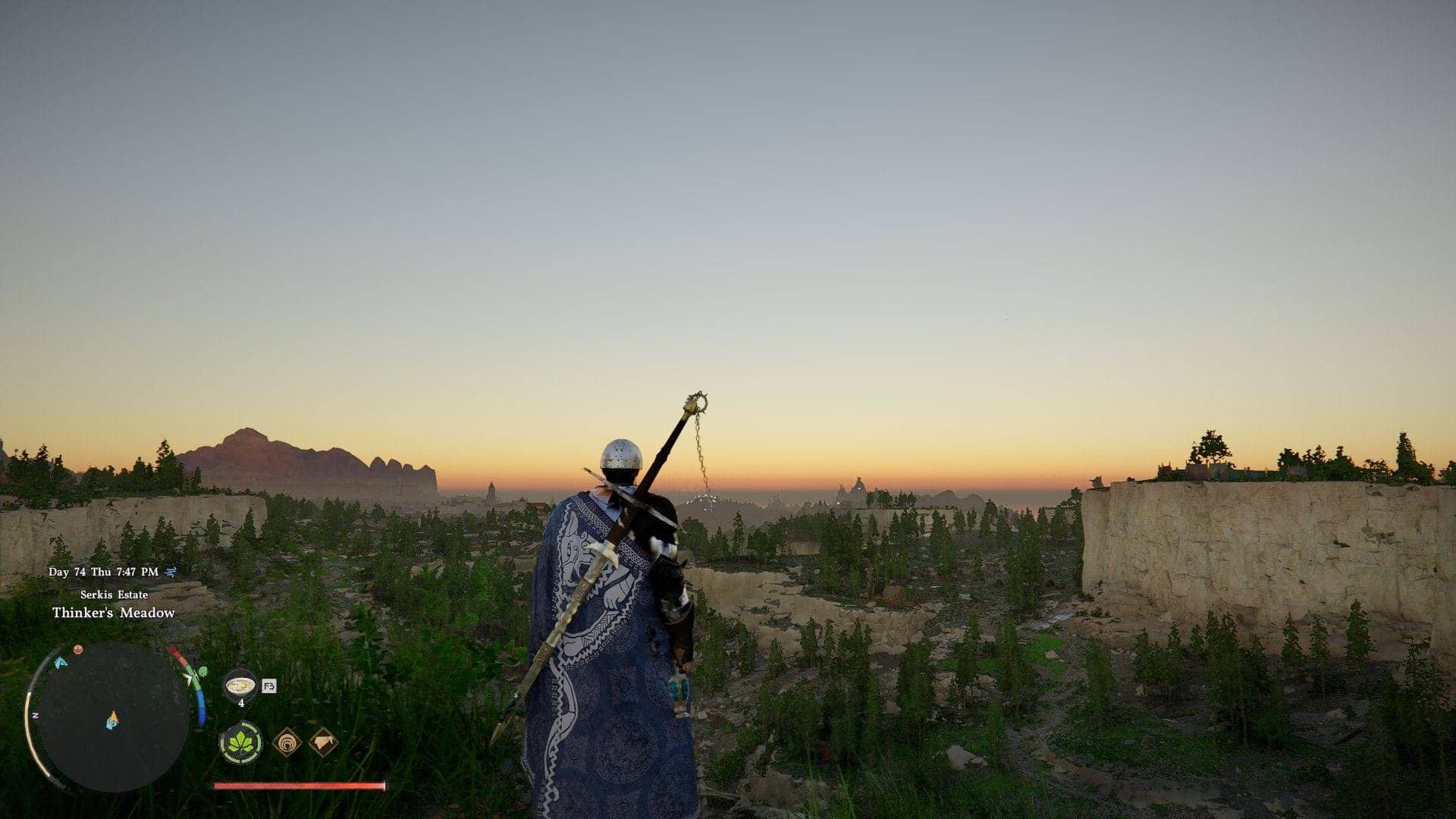This screenshot has width=1456, height=819.
Task: Expand the Serkis Estate region label
Action: tap(115, 595)
